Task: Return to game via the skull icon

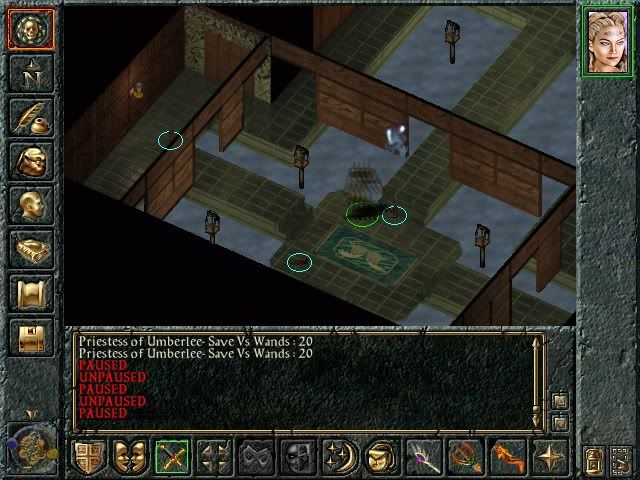Action: [x=30, y=30]
